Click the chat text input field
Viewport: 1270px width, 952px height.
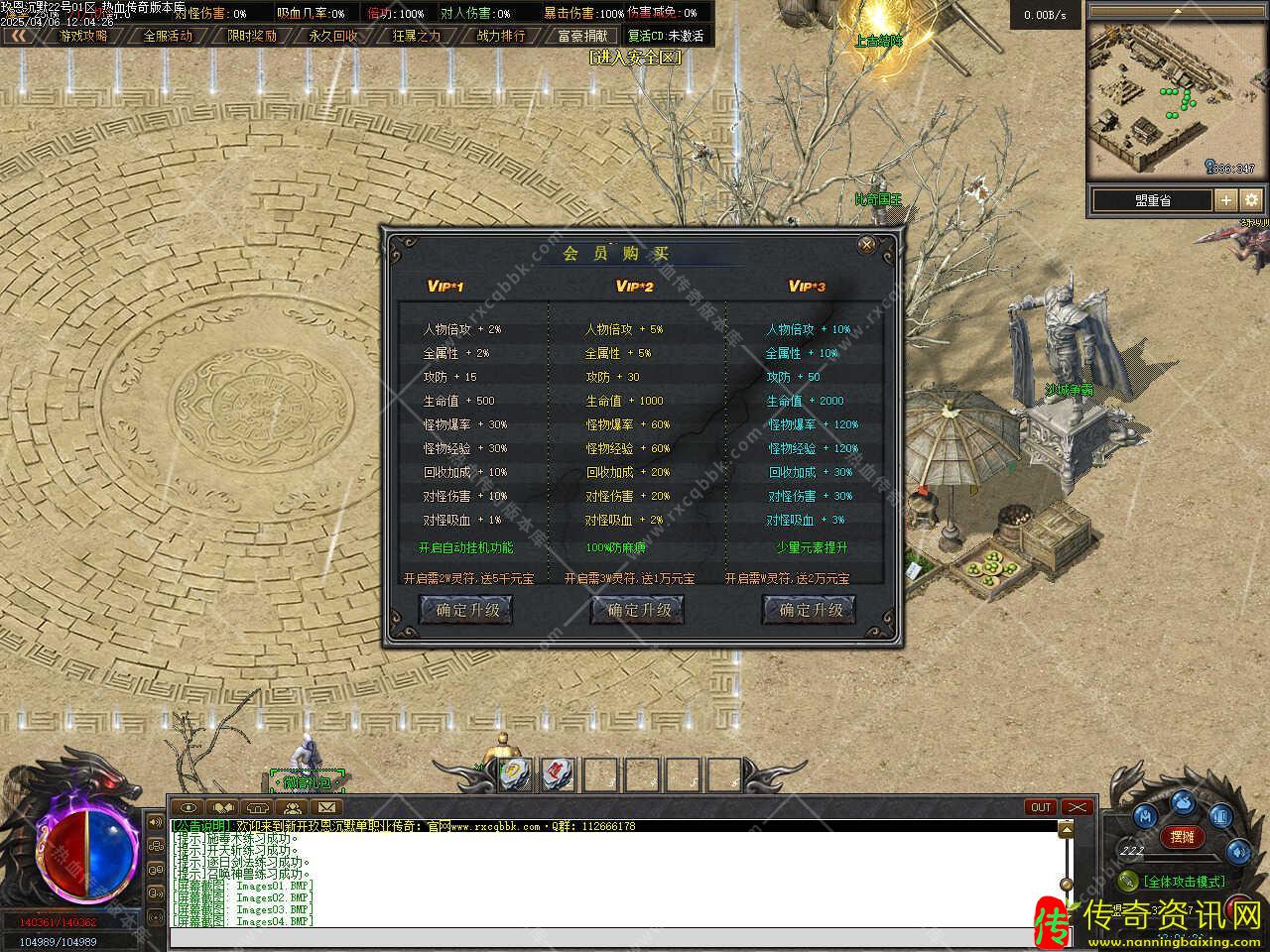(x=615, y=937)
